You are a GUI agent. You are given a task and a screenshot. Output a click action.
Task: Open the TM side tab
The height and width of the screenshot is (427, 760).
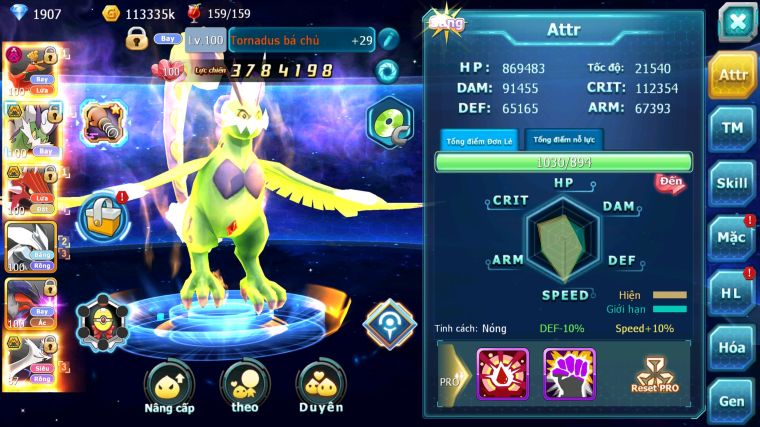(733, 128)
